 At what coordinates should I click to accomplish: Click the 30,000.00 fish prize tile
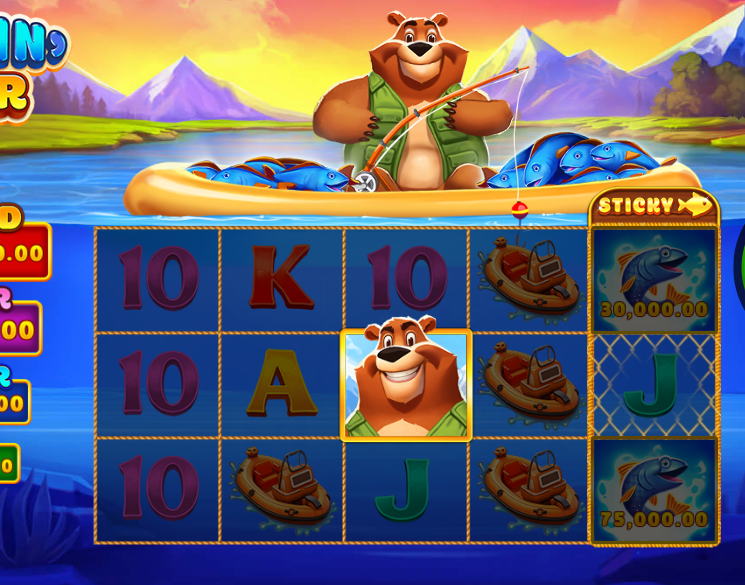[654, 280]
